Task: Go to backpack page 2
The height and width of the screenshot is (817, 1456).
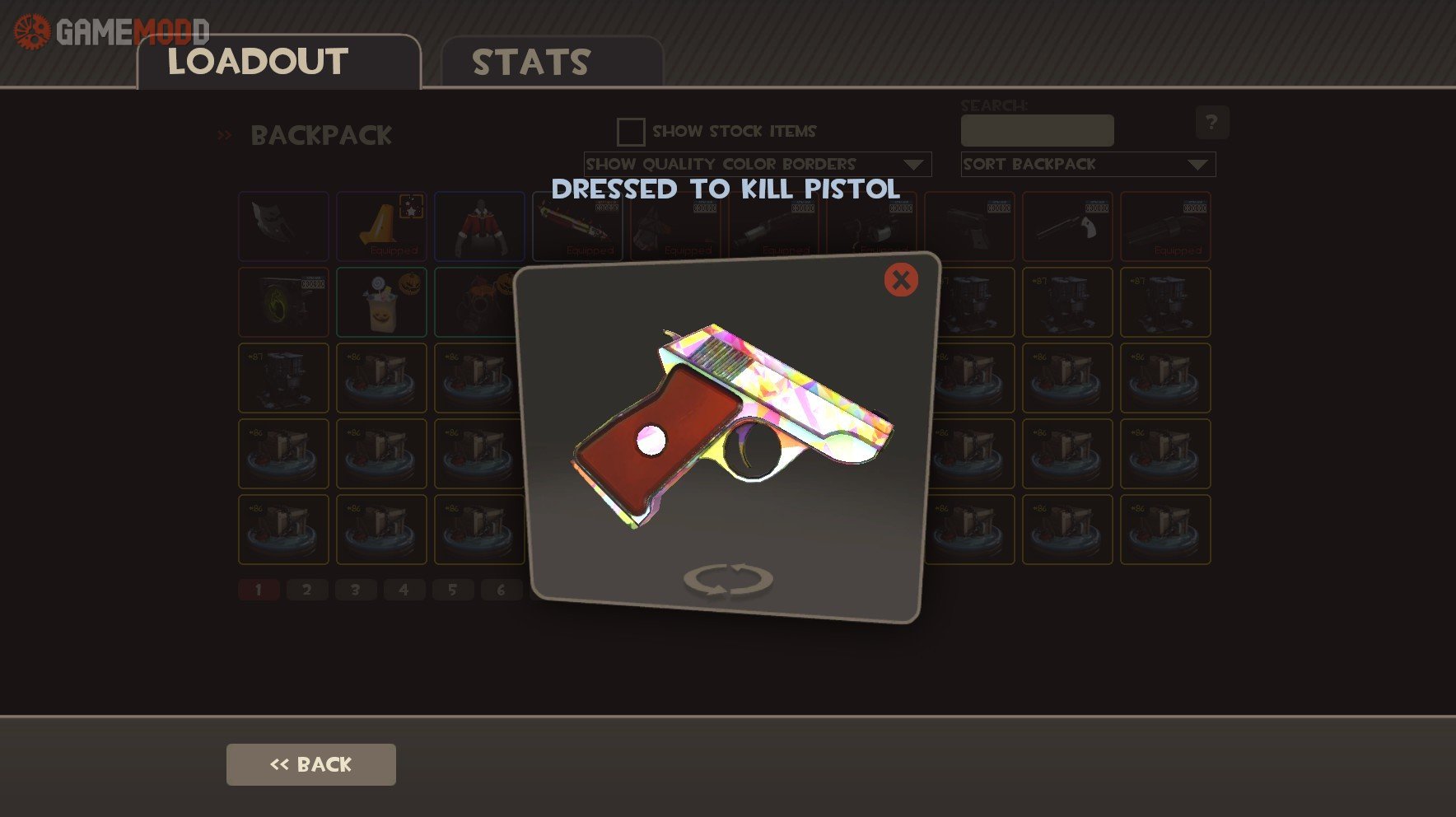Action: 307,590
